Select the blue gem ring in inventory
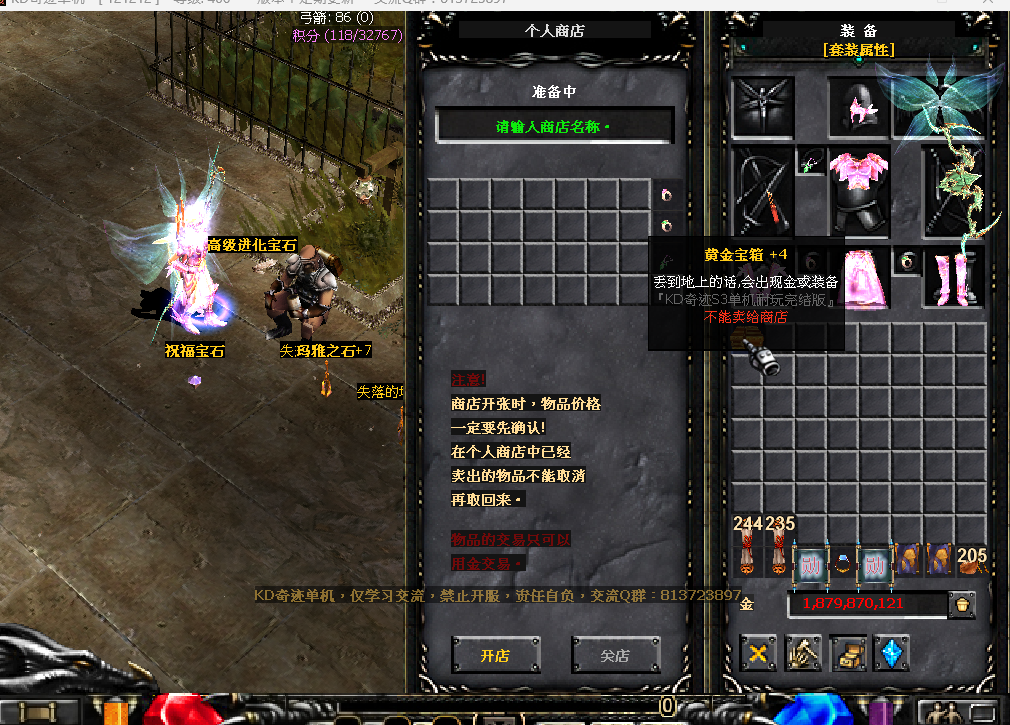The width and height of the screenshot is (1010, 725). click(x=843, y=562)
